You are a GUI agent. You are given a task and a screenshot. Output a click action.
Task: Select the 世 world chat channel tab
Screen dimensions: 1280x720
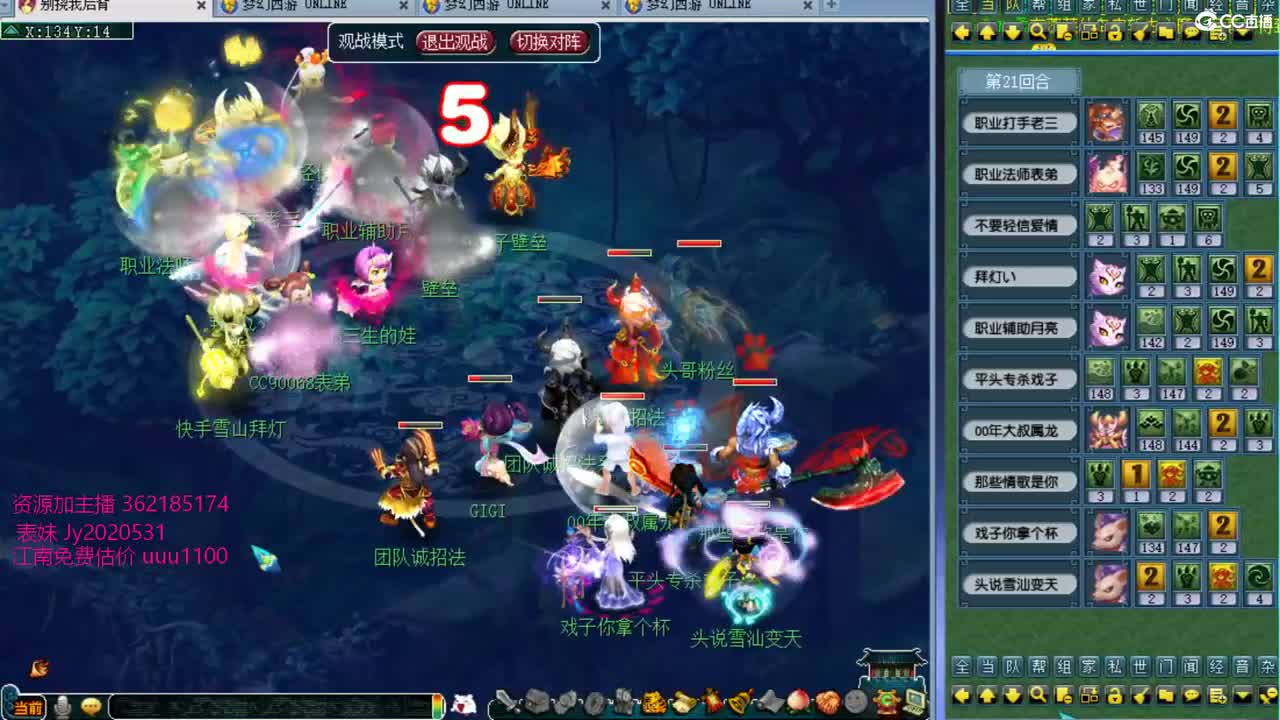pyautogui.click(x=1139, y=667)
